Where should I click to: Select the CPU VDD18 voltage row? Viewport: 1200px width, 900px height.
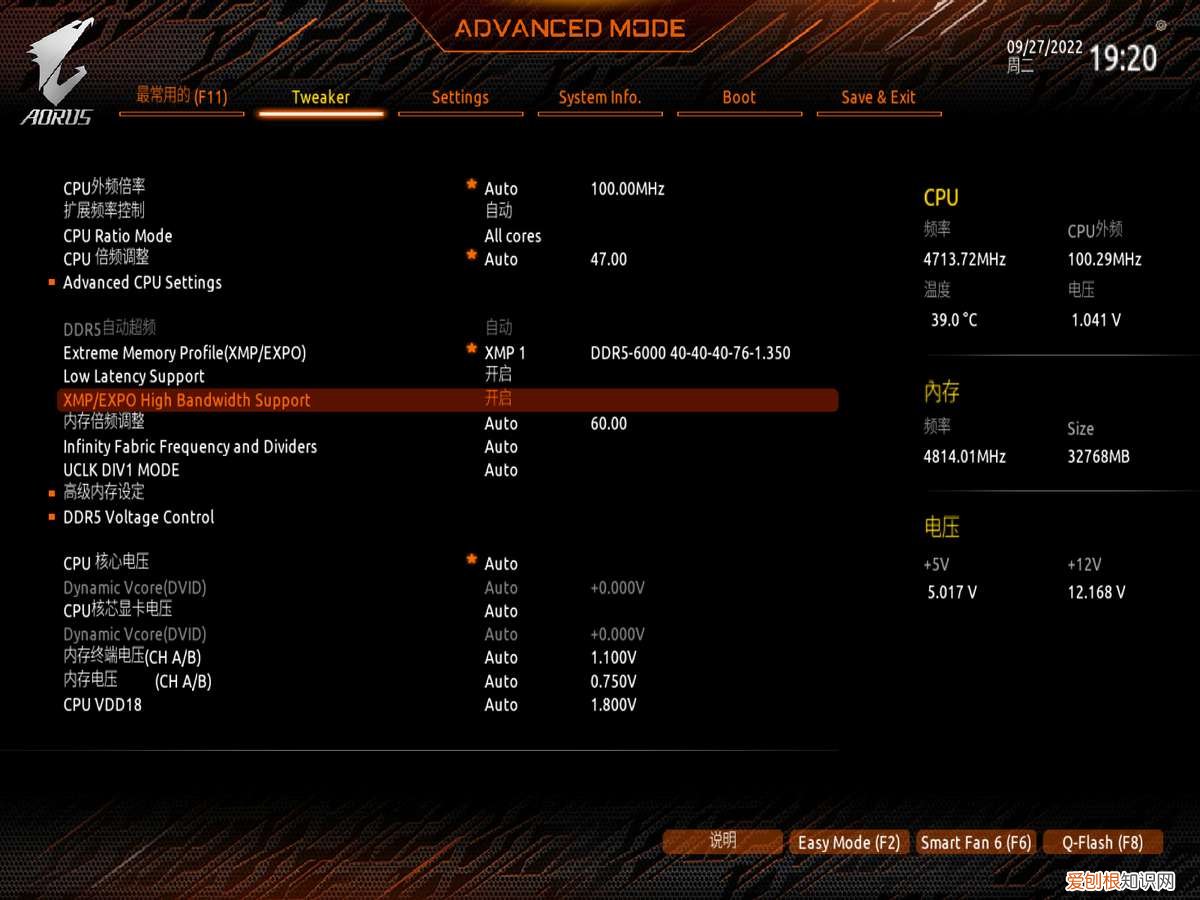click(102, 705)
